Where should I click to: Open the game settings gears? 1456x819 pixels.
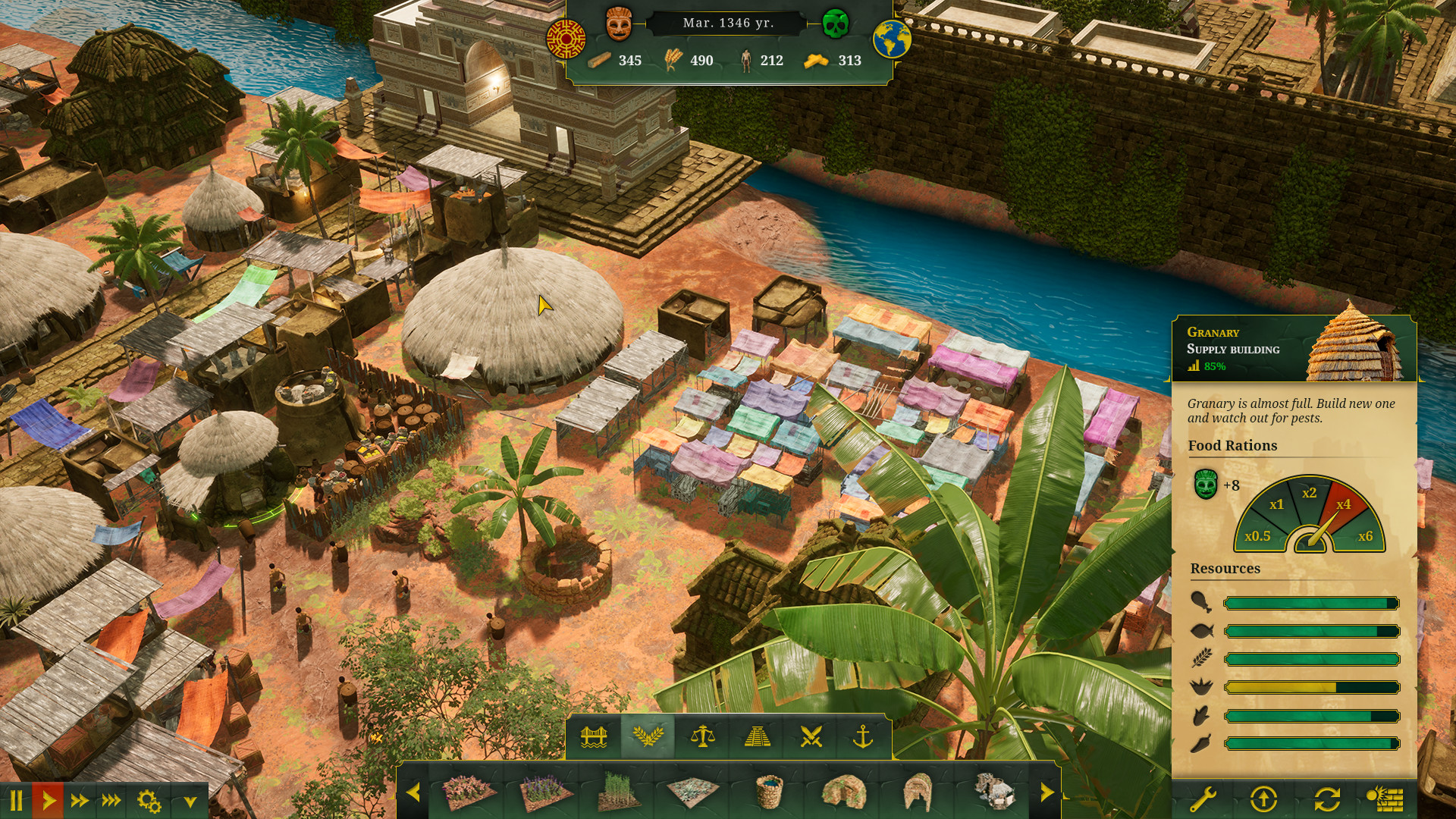coord(148,802)
